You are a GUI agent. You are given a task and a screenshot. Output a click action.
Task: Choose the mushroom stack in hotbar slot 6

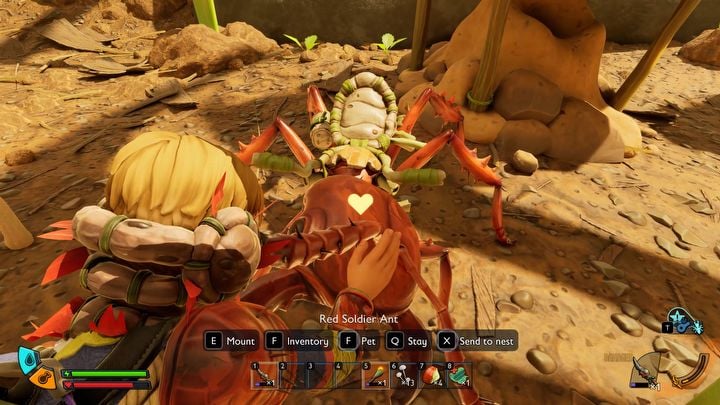[x=403, y=375]
